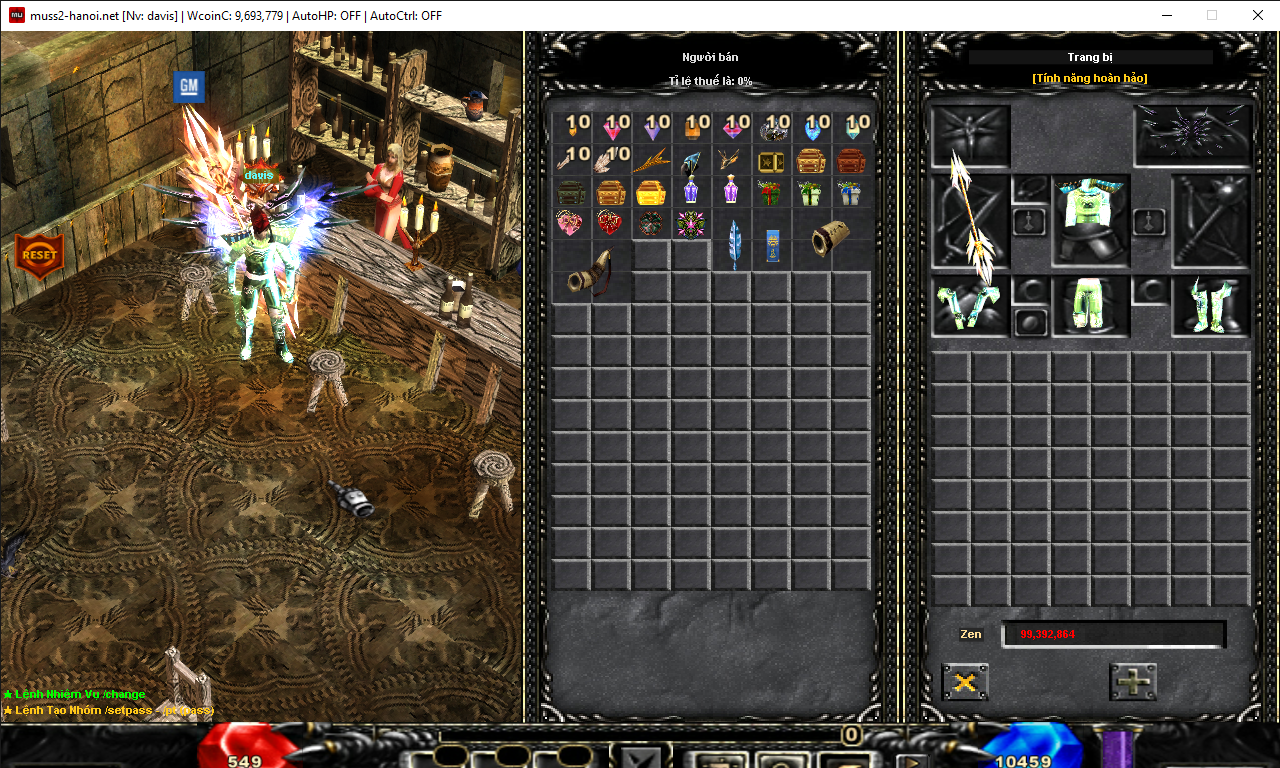
Task: Click the plus button below Zen
Action: [1132, 682]
